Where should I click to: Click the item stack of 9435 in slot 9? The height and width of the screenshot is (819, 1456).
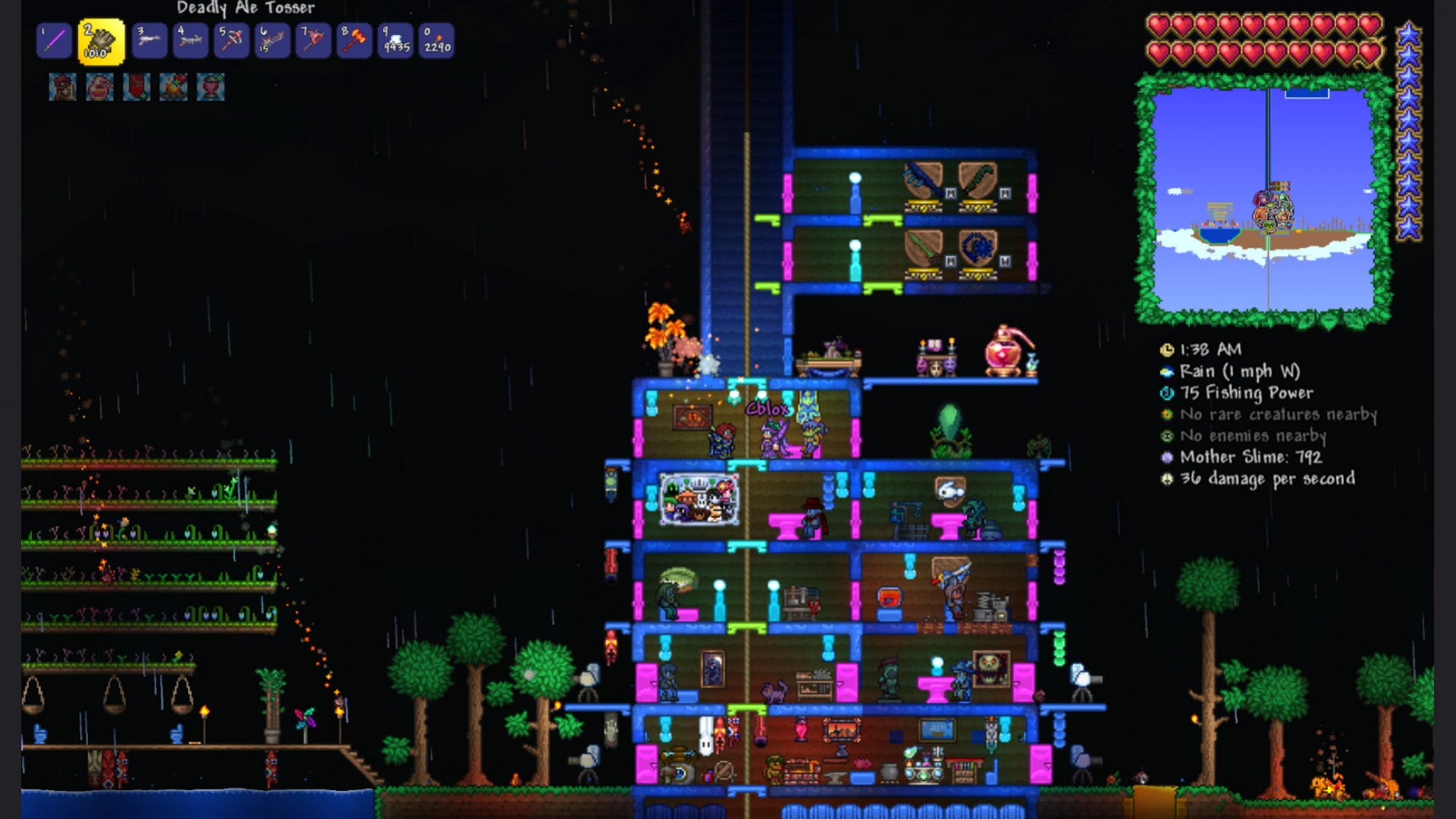396,41
